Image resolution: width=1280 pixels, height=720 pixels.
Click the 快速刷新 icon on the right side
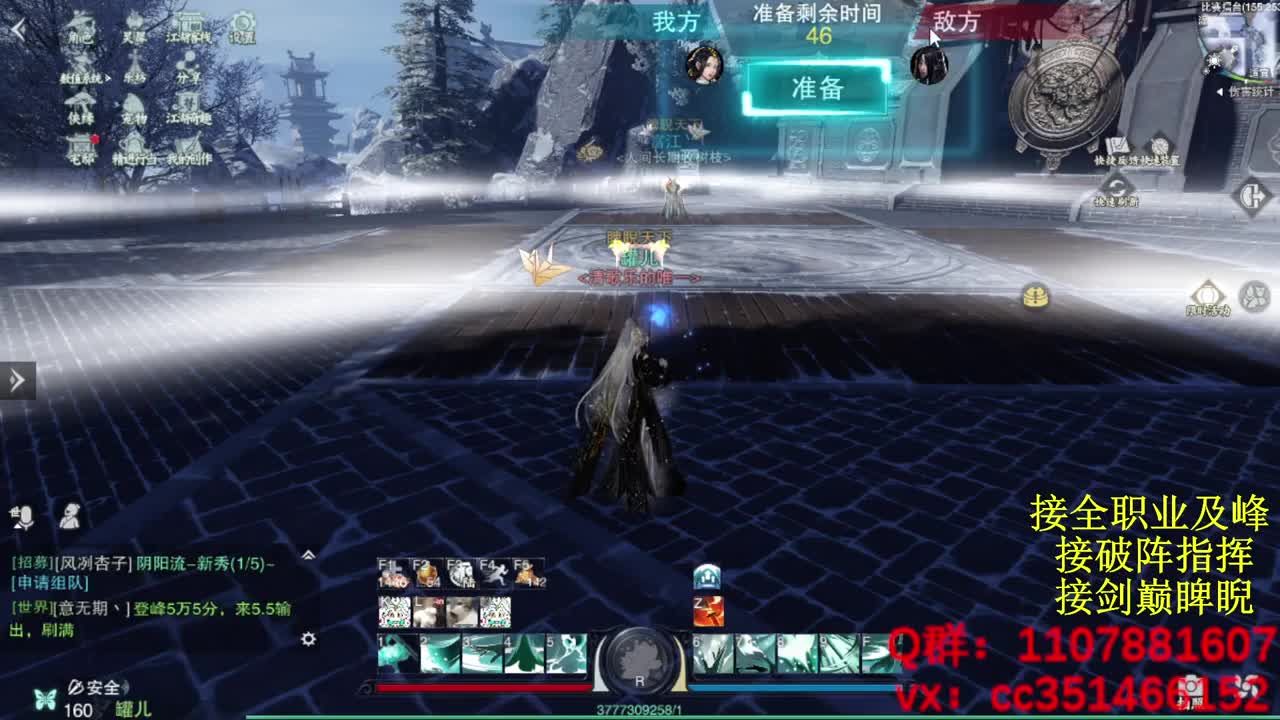point(1115,184)
